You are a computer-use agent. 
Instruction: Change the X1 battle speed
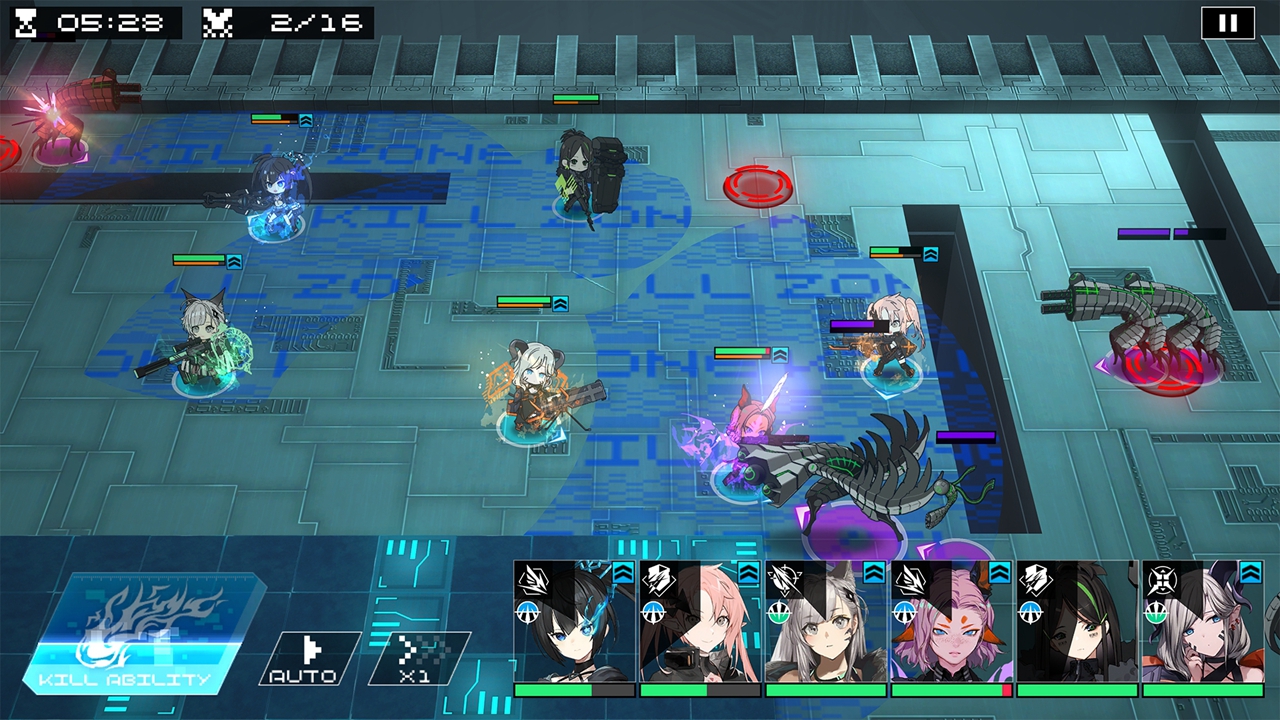(420, 658)
